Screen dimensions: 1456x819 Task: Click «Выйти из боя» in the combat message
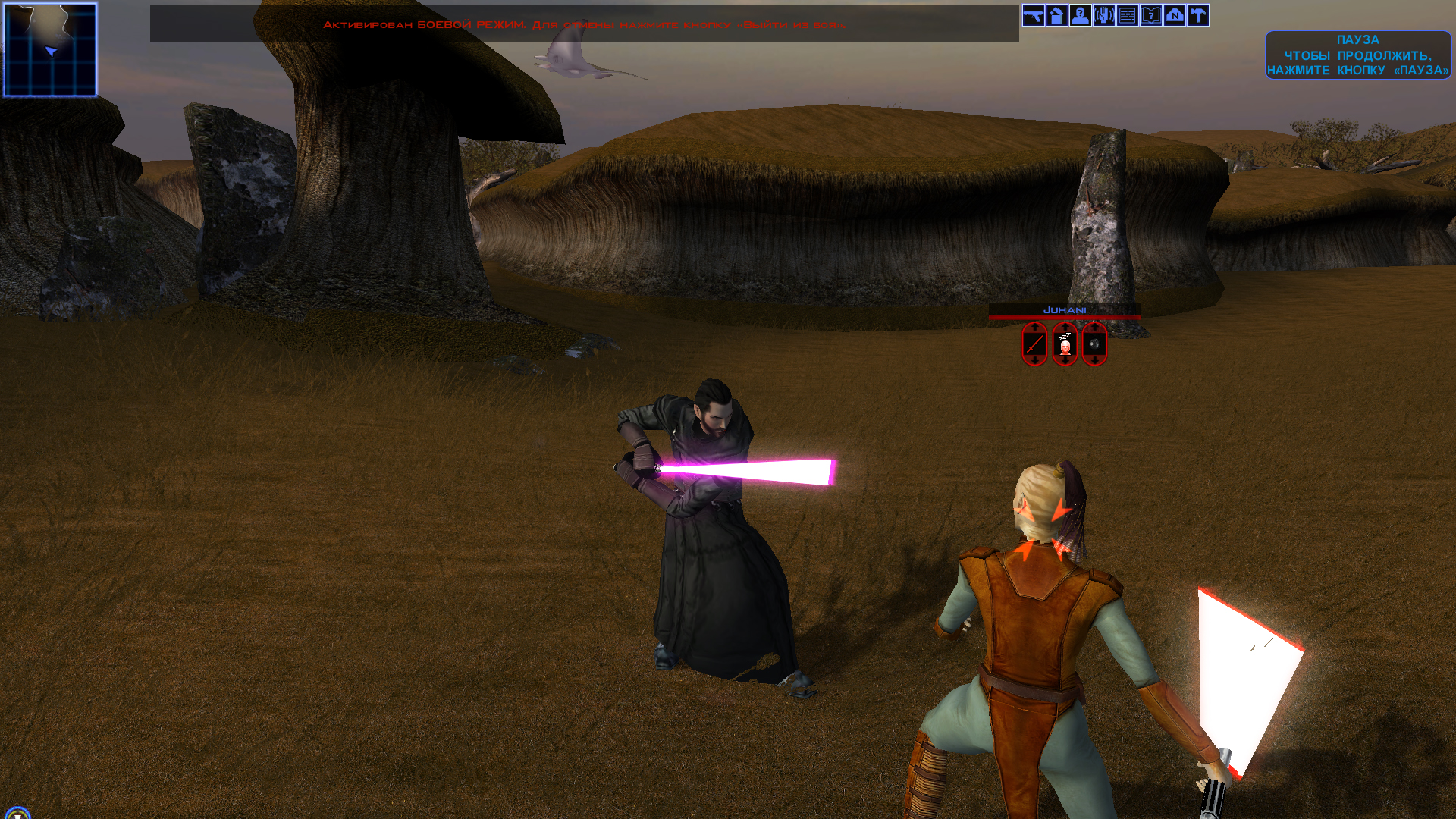click(793, 24)
